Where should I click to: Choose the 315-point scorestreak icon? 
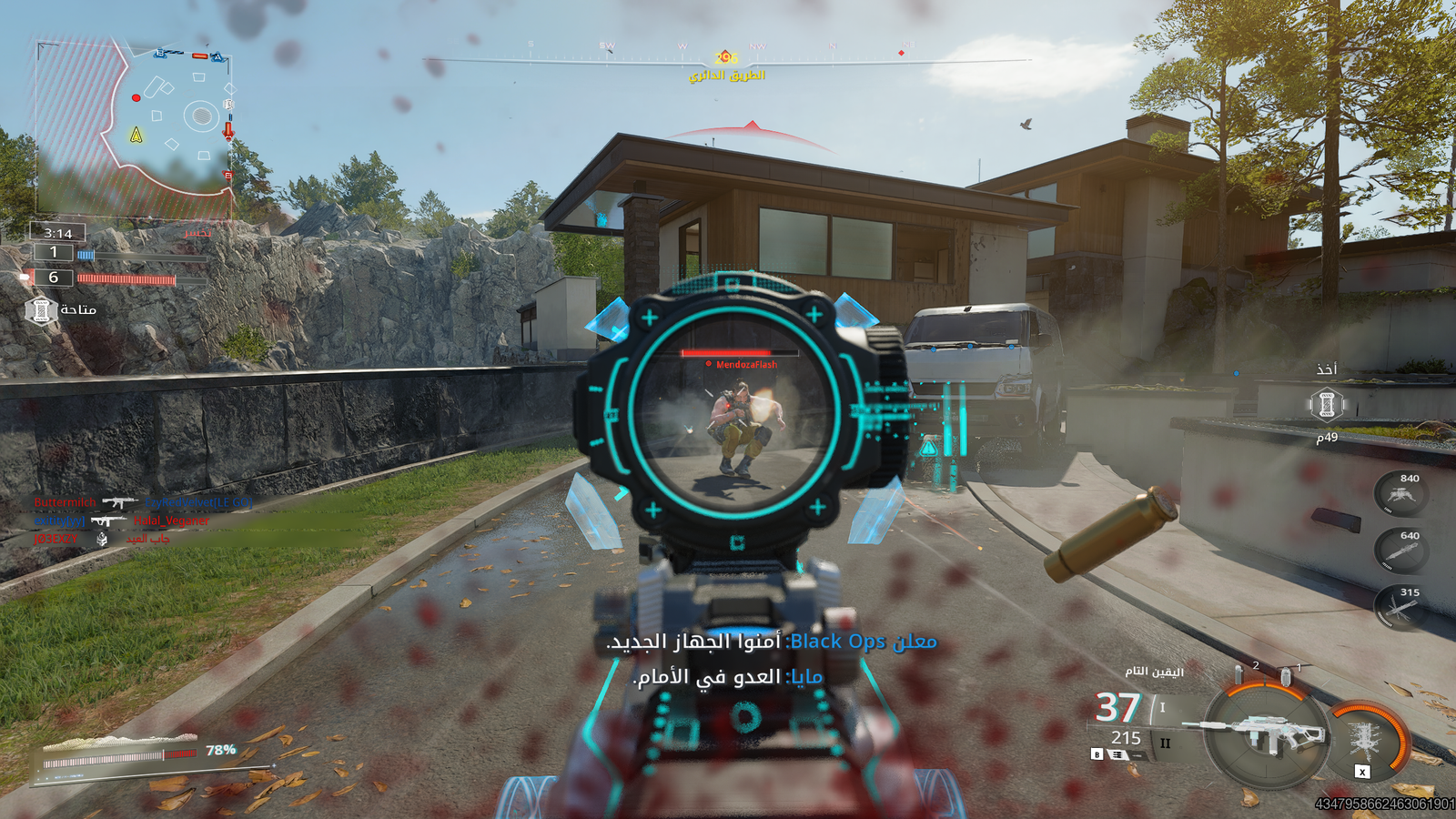(x=1400, y=609)
